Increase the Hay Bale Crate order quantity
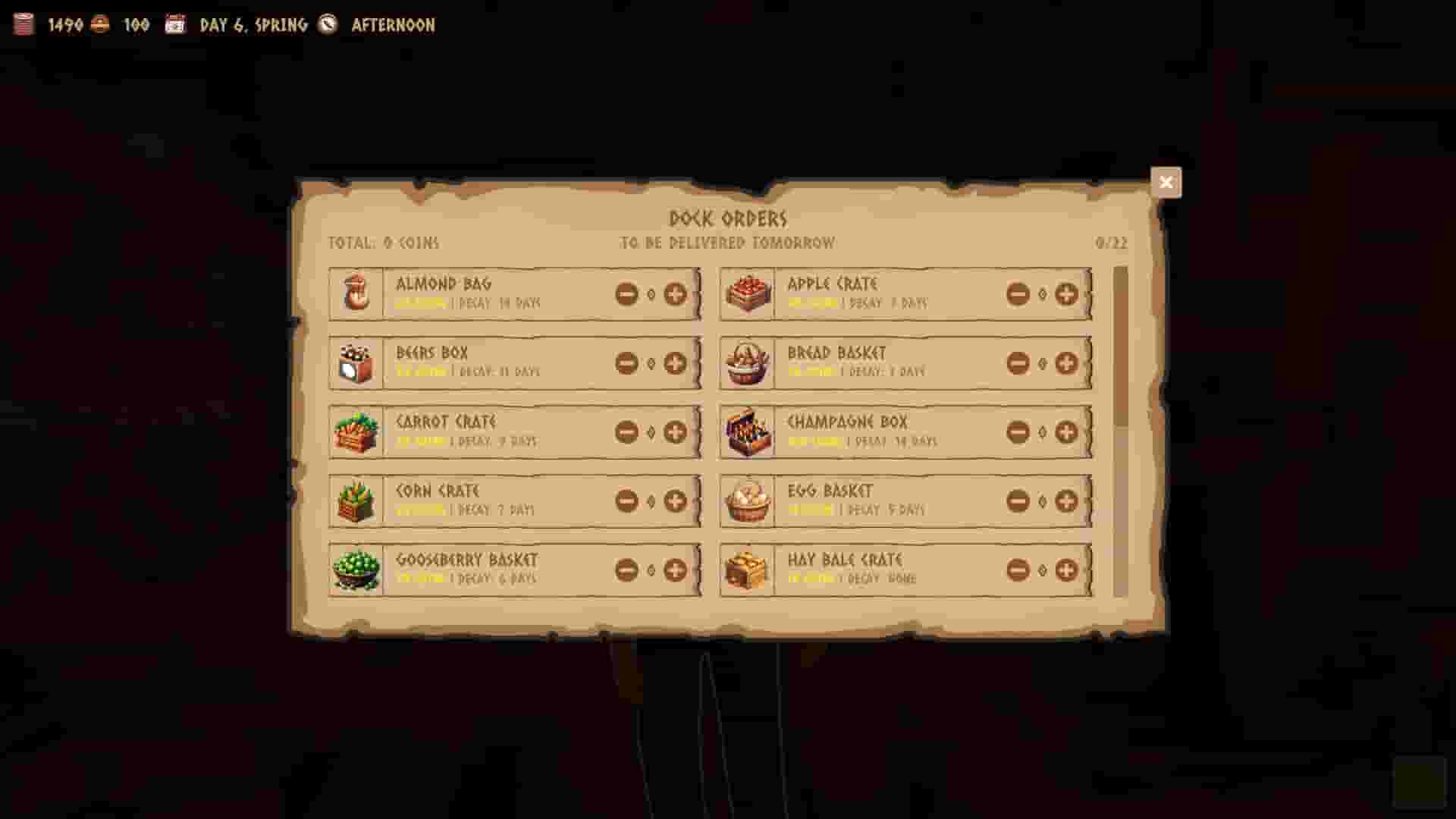Image resolution: width=1456 pixels, height=819 pixels. coord(1066,570)
